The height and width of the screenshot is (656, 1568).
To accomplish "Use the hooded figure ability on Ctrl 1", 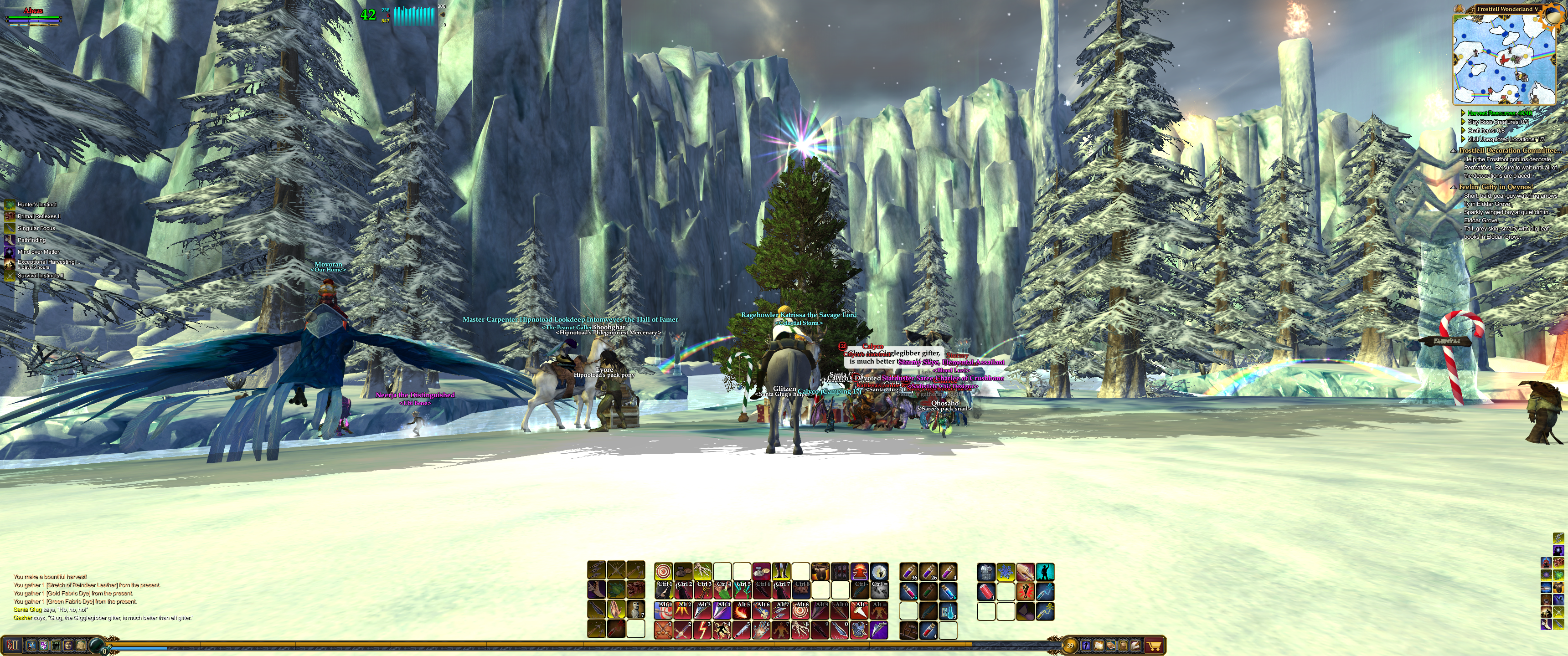I will click(x=664, y=590).
